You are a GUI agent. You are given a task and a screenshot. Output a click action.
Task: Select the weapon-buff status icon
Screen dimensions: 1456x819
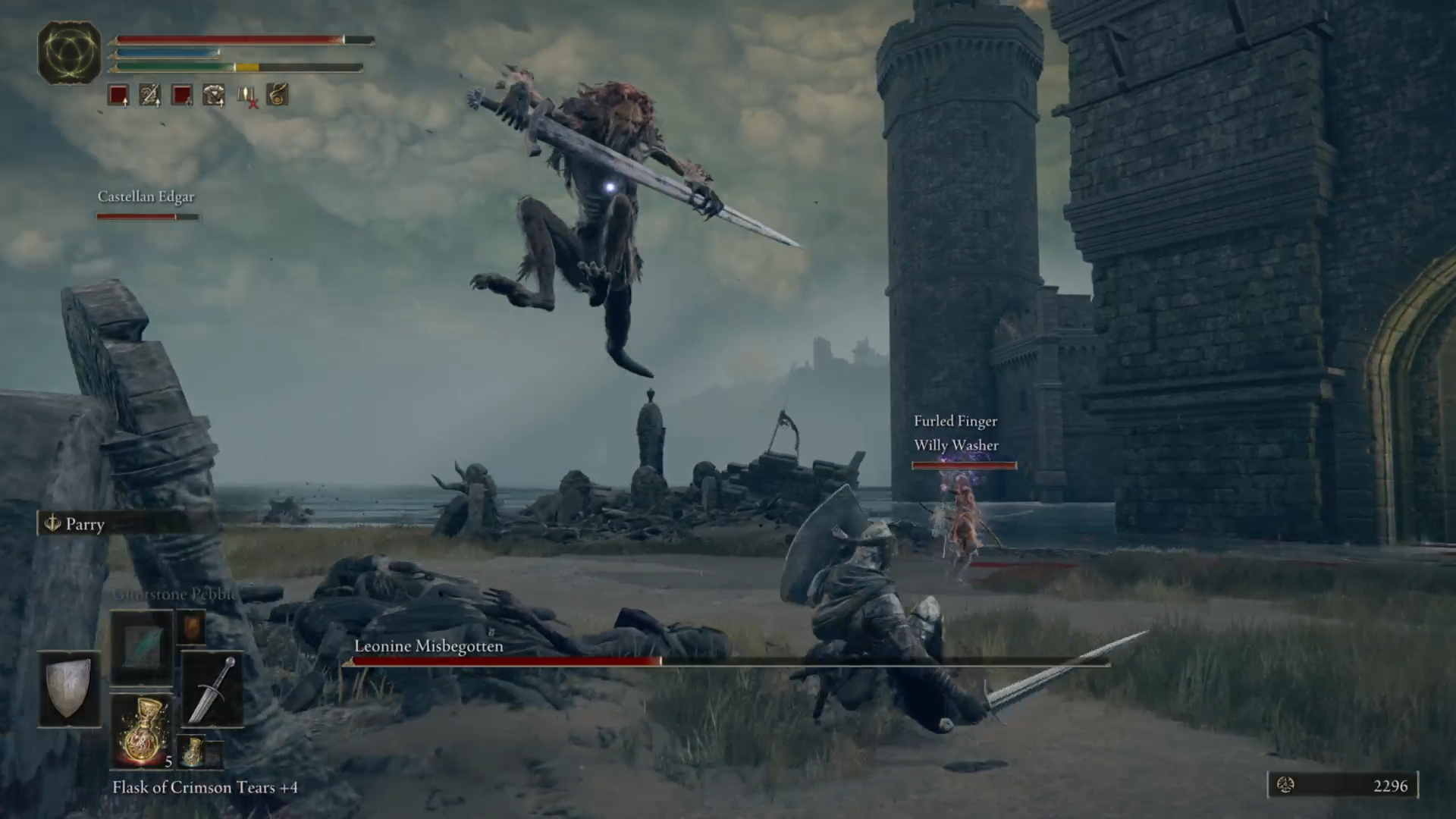(x=150, y=95)
